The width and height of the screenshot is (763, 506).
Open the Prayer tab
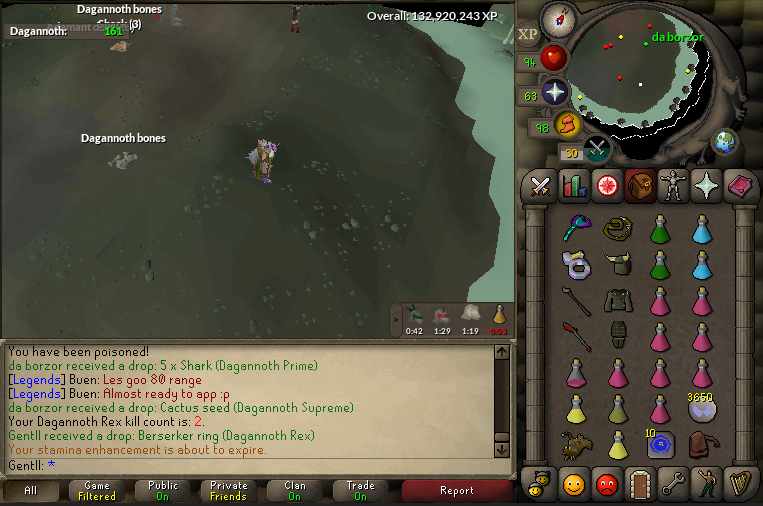707,186
